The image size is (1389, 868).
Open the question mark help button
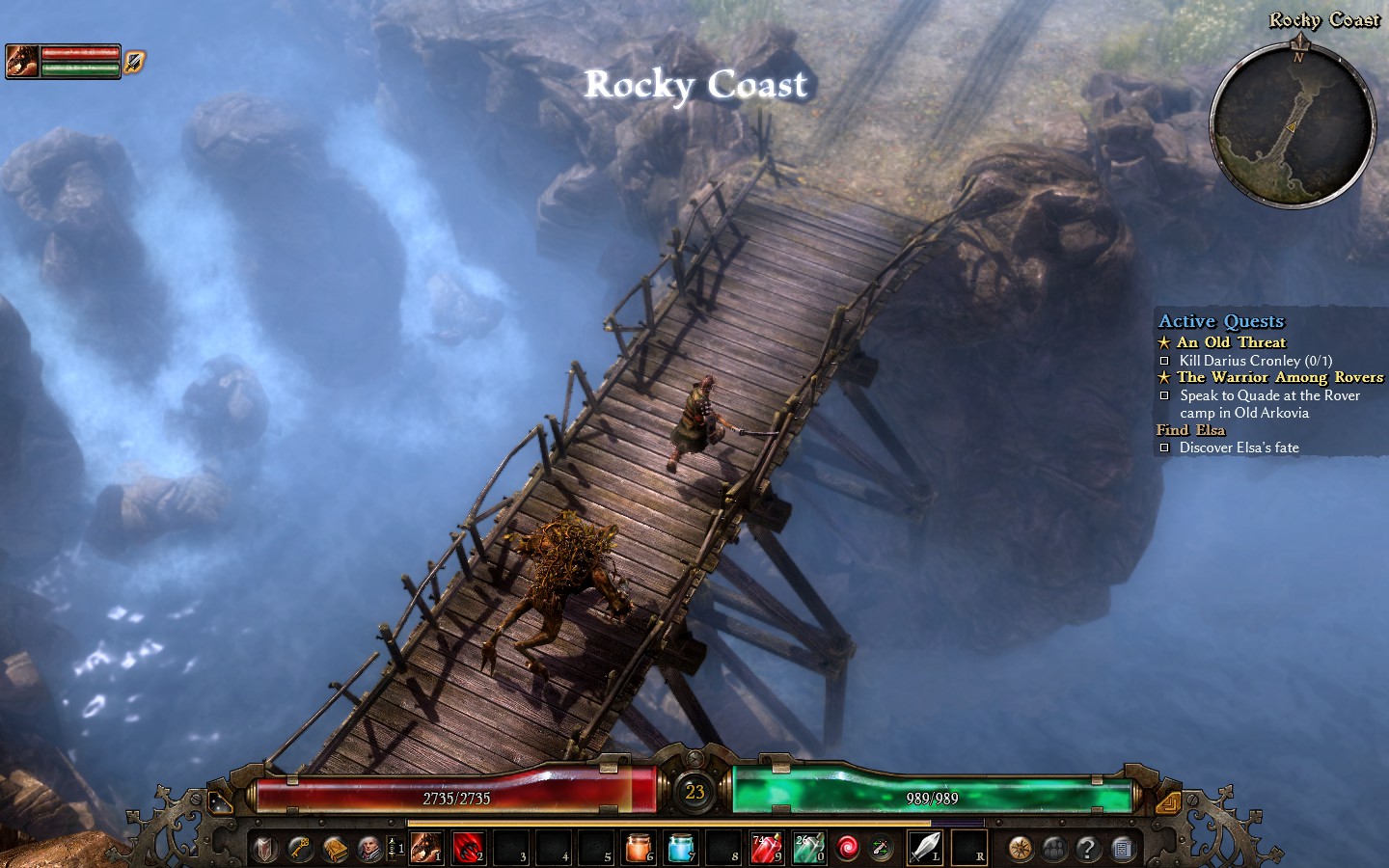(1088, 848)
